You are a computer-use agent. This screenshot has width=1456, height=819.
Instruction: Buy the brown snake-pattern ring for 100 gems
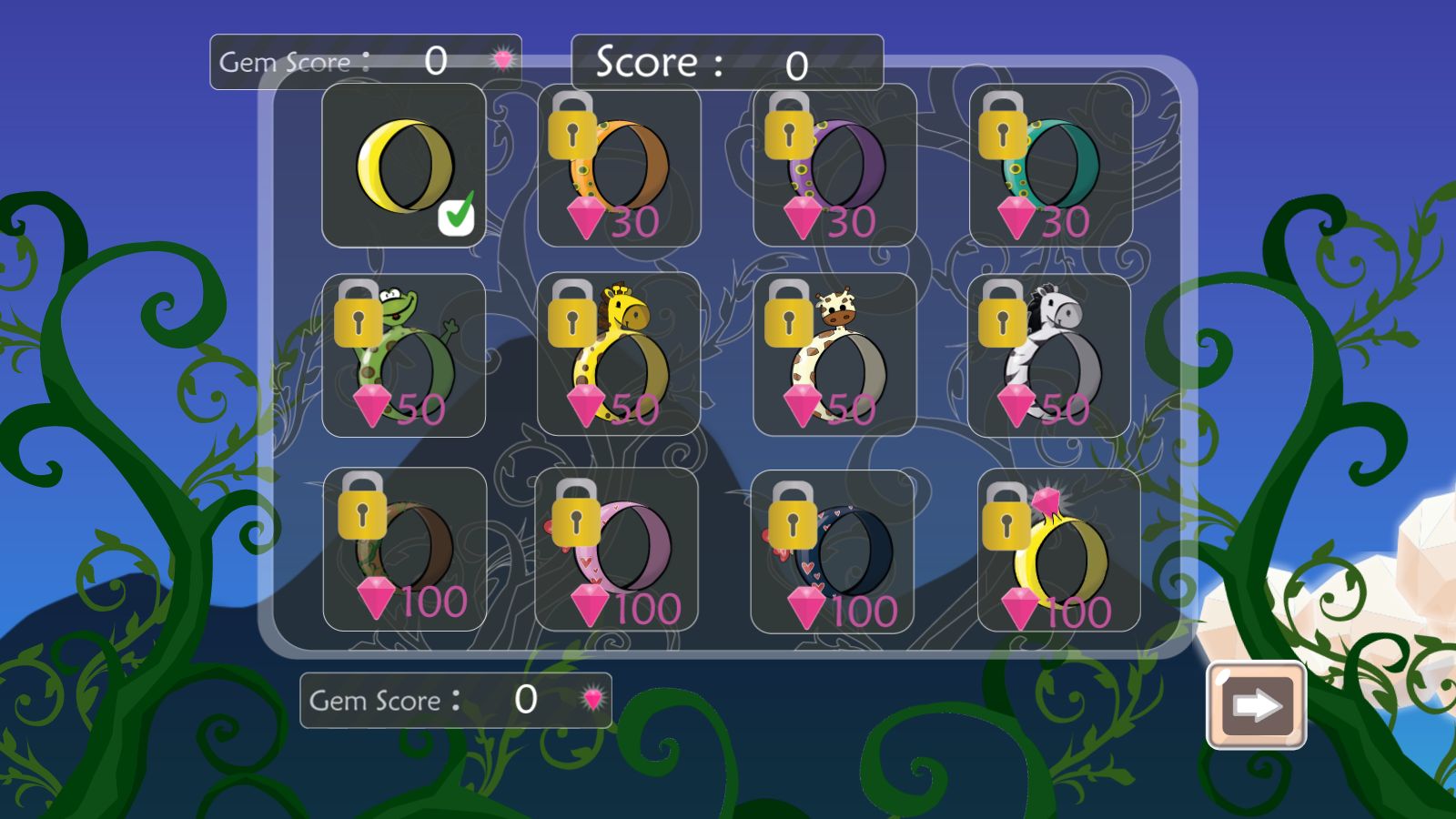404,549
